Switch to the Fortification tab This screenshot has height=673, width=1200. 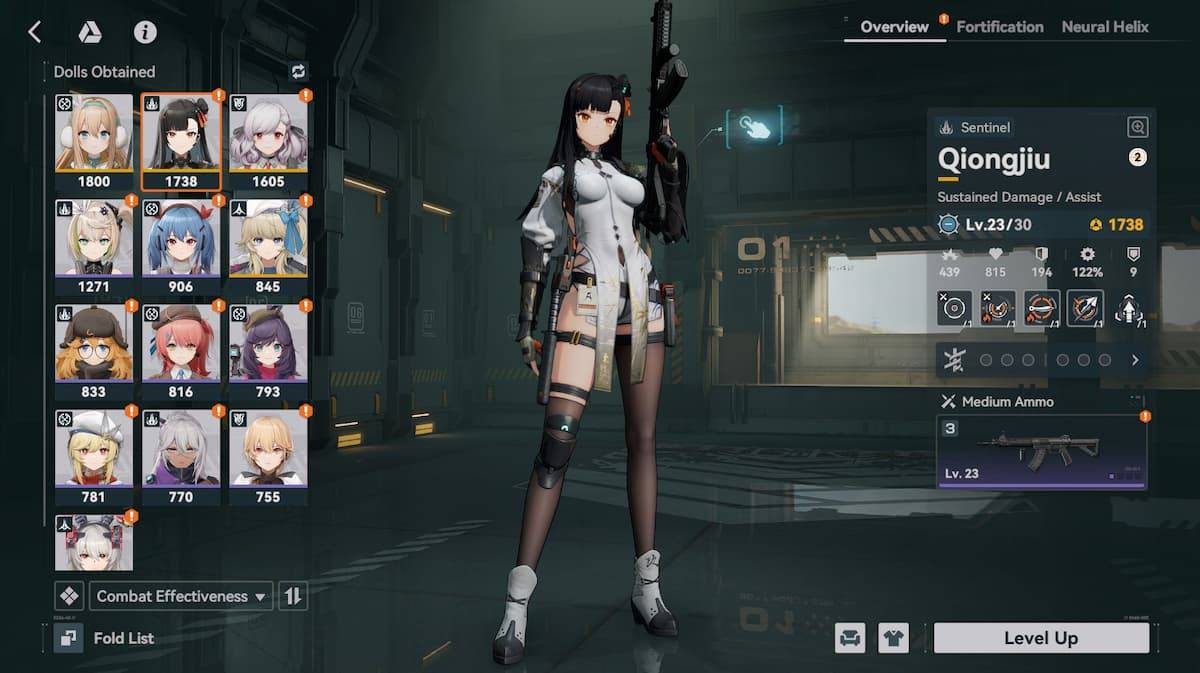click(x=999, y=27)
